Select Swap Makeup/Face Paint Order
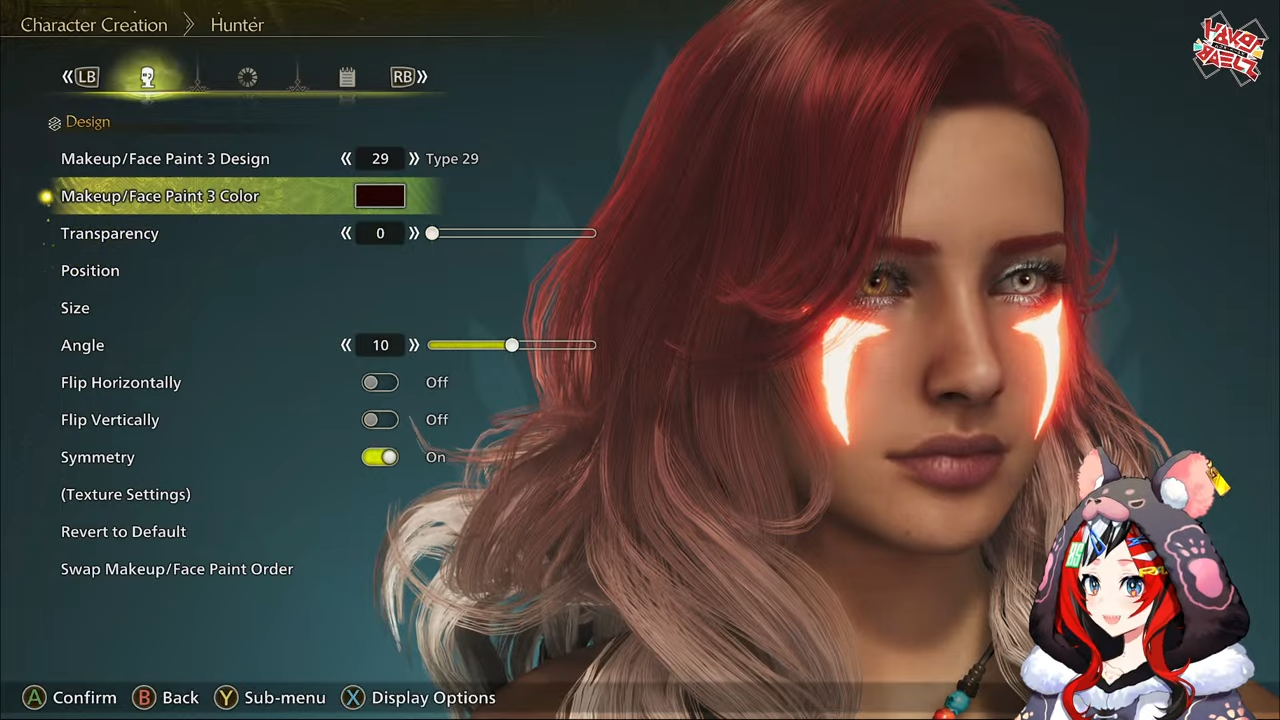 coord(177,569)
